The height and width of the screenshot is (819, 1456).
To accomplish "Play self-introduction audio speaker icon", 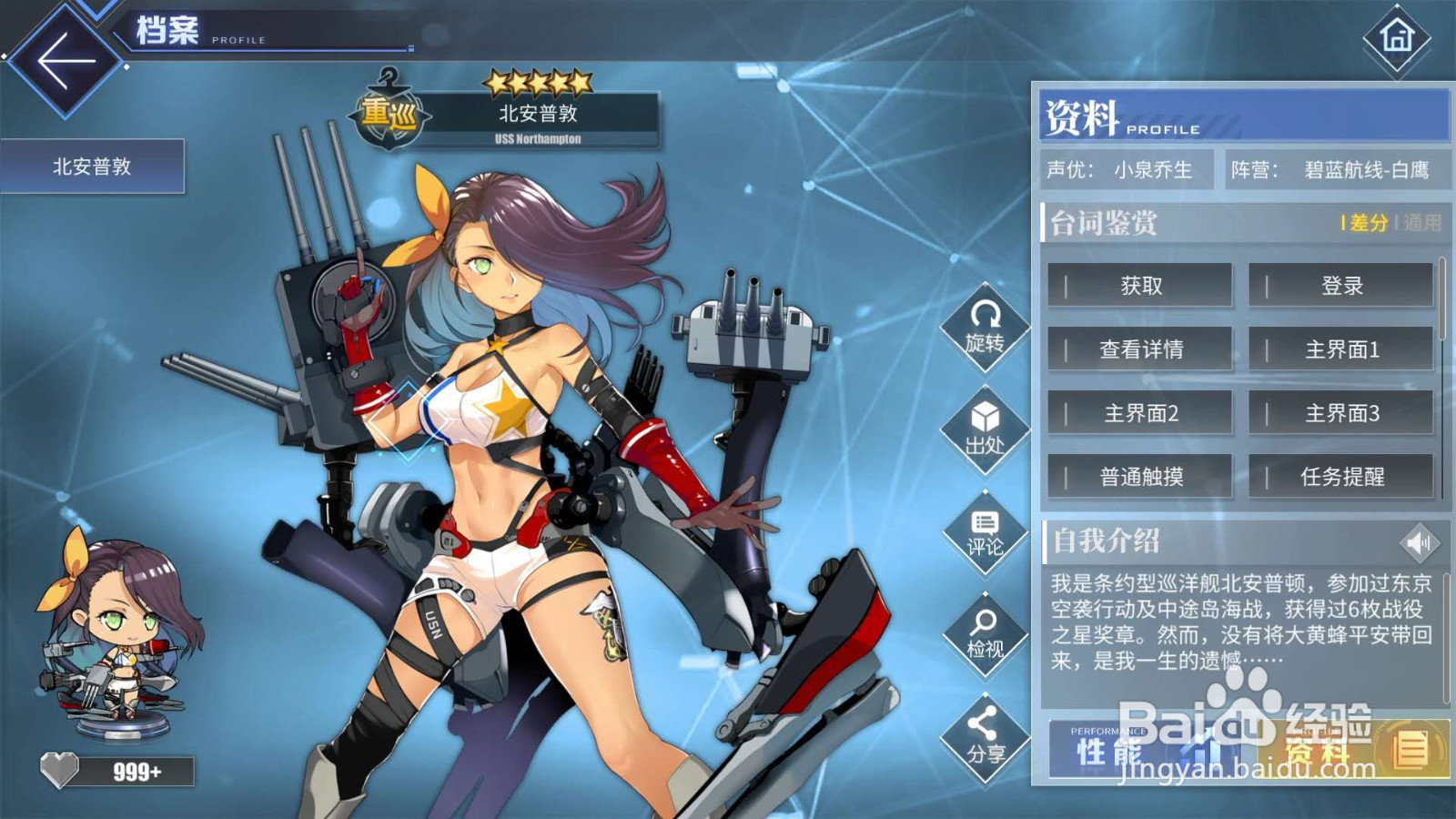I will [x=1418, y=543].
